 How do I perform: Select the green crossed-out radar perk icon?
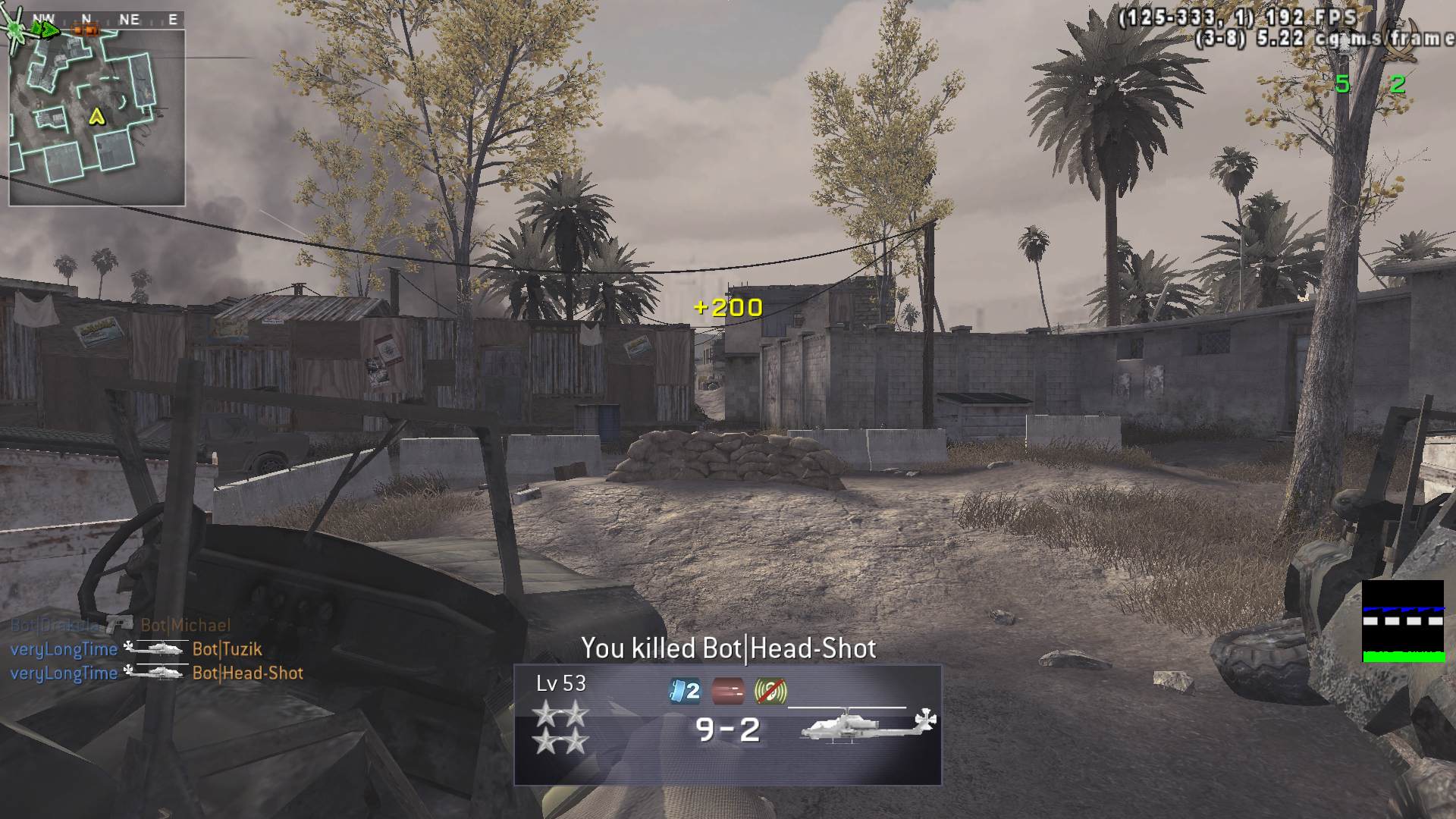(770, 691)
